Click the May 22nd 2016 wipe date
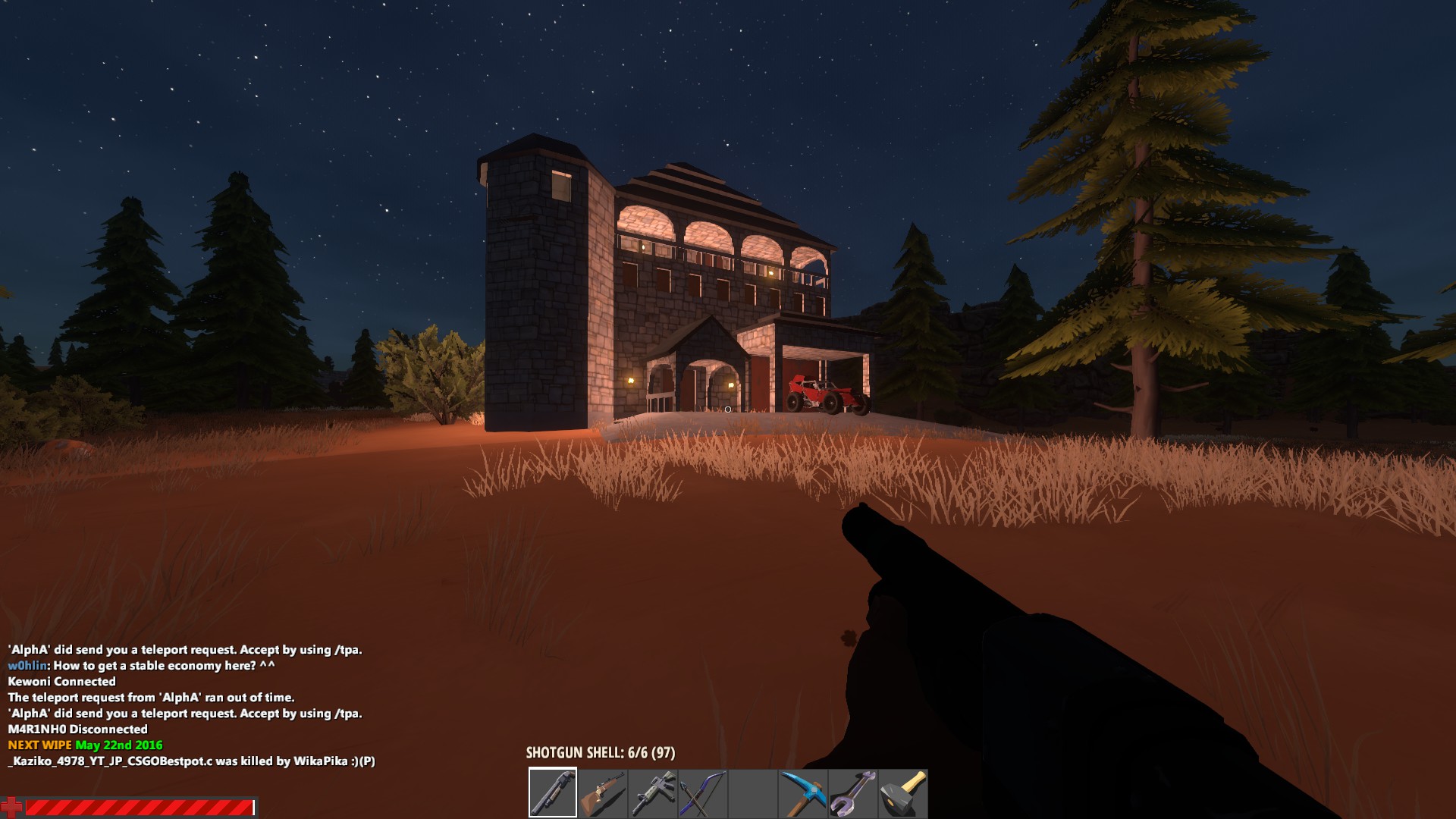This screenshot has height=819, width=1456. 117,745
